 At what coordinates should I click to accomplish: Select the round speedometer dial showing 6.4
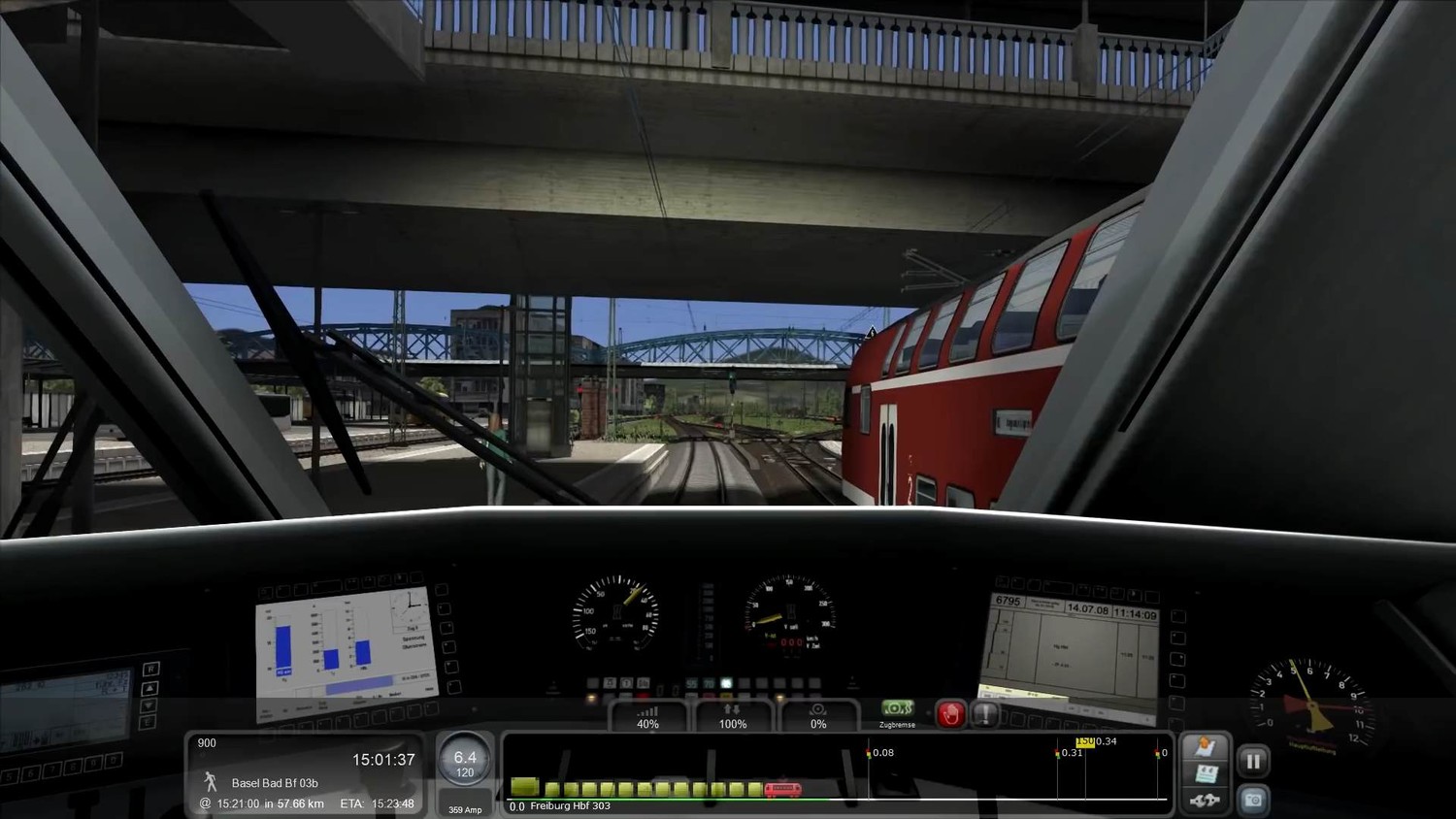point(465,761)
